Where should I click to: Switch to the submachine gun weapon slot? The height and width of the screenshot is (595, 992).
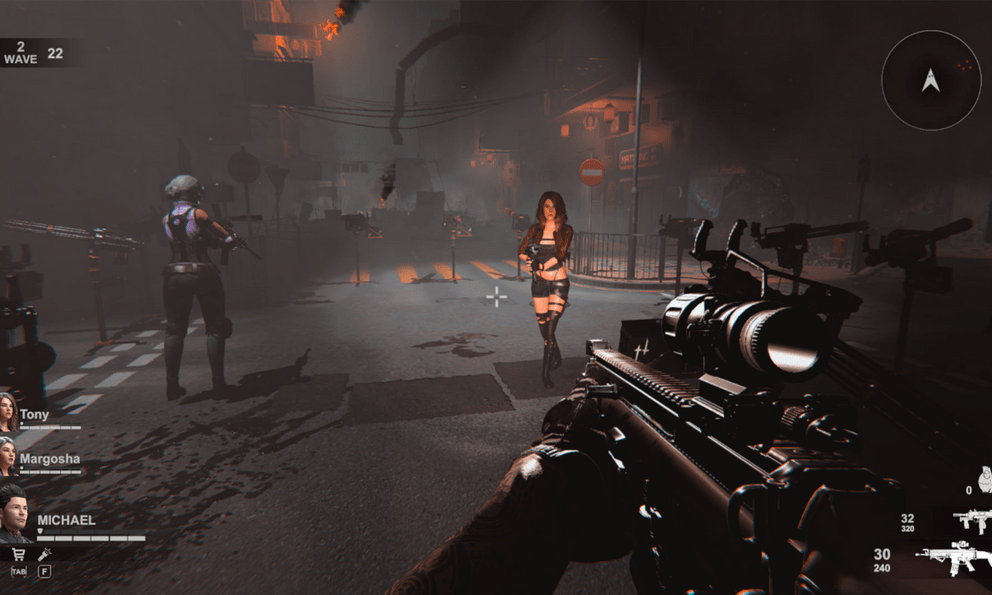tap(969, 520)
